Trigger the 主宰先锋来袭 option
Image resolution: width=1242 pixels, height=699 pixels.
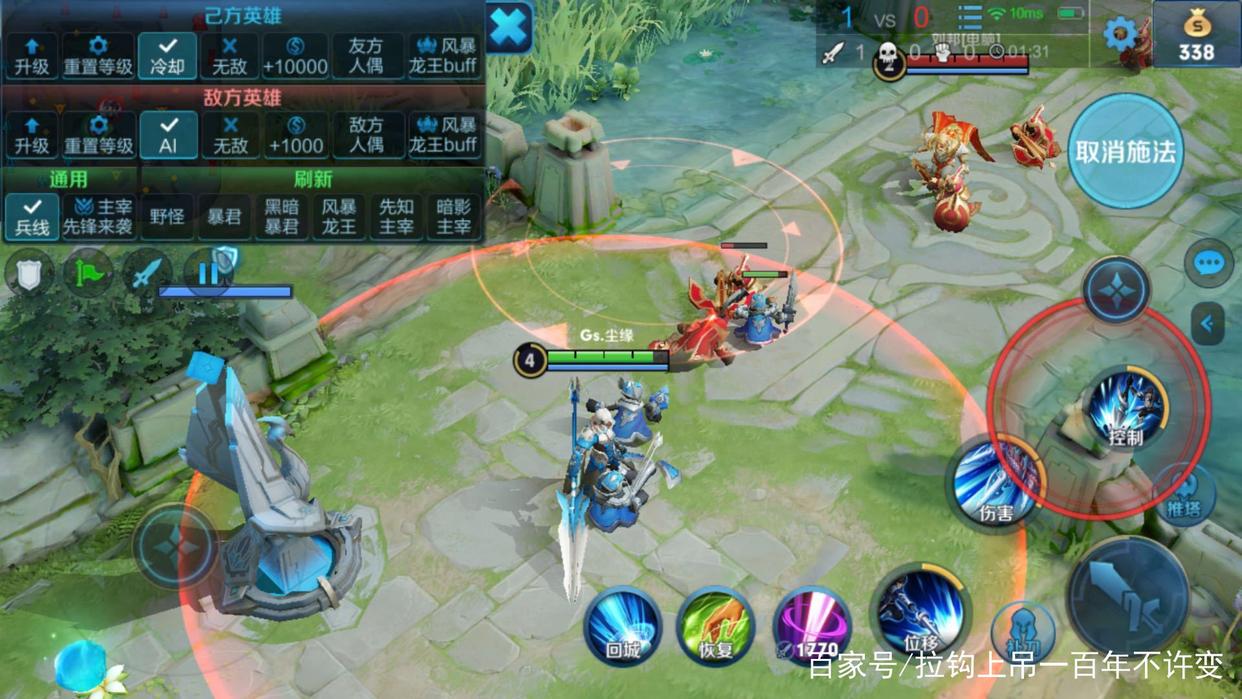pos(98,216)
